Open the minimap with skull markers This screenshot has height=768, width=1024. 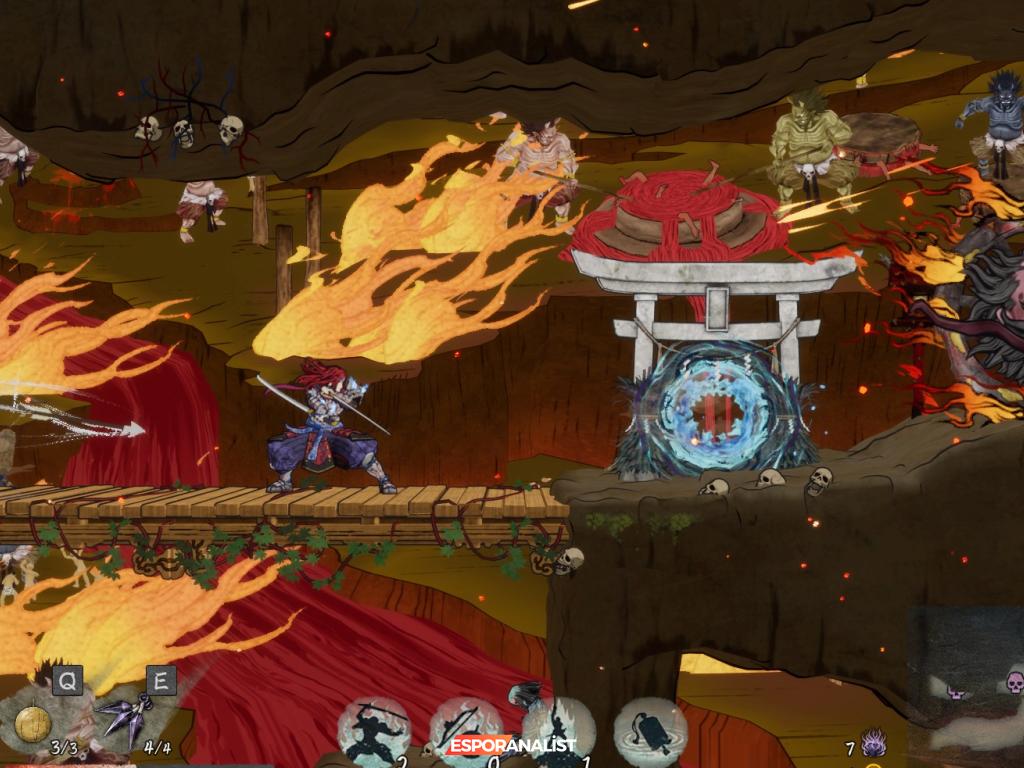pos(966,682)
